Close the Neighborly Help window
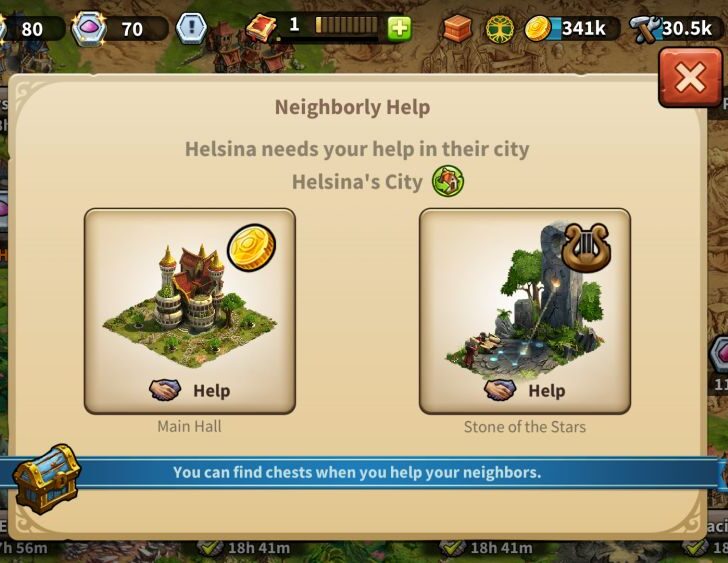The image size is (728, 563). tap(689, 79)
